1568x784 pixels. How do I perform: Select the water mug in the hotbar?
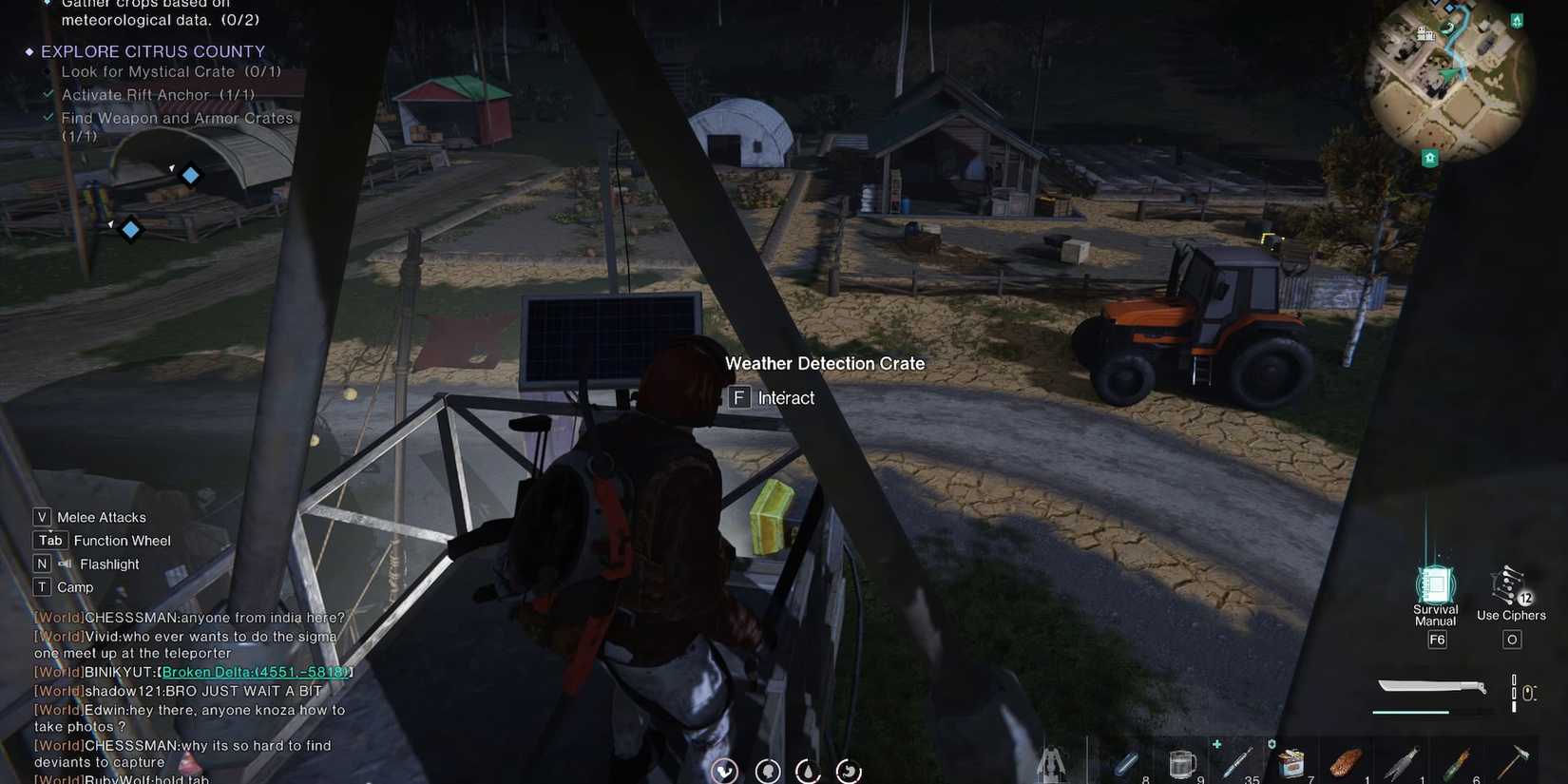[x=1182, y=760]
